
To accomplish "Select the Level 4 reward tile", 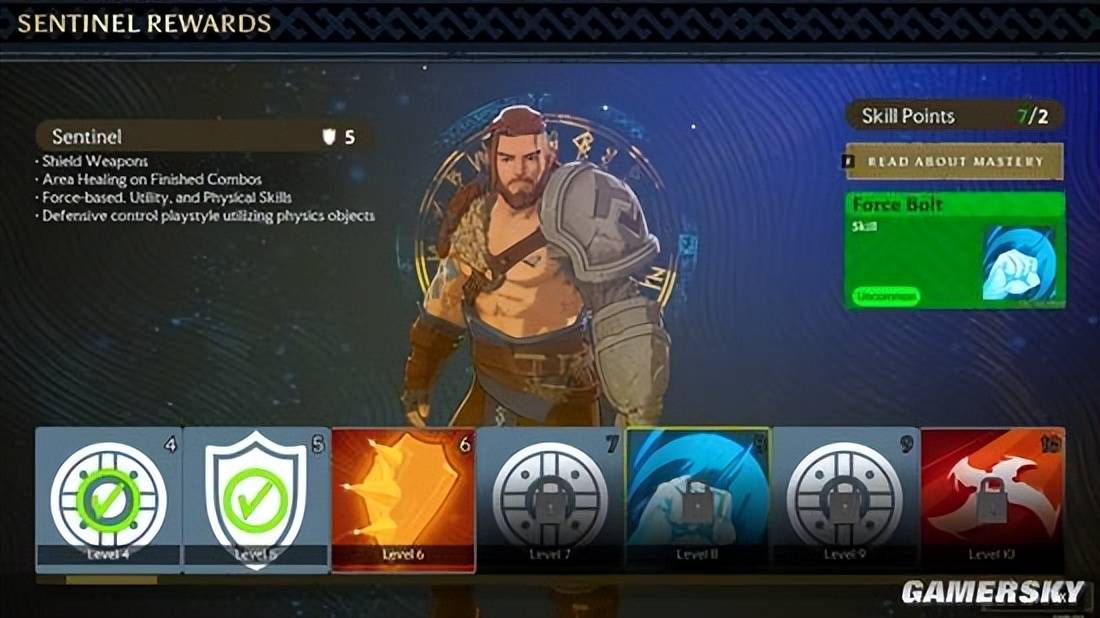I will 109,499.
